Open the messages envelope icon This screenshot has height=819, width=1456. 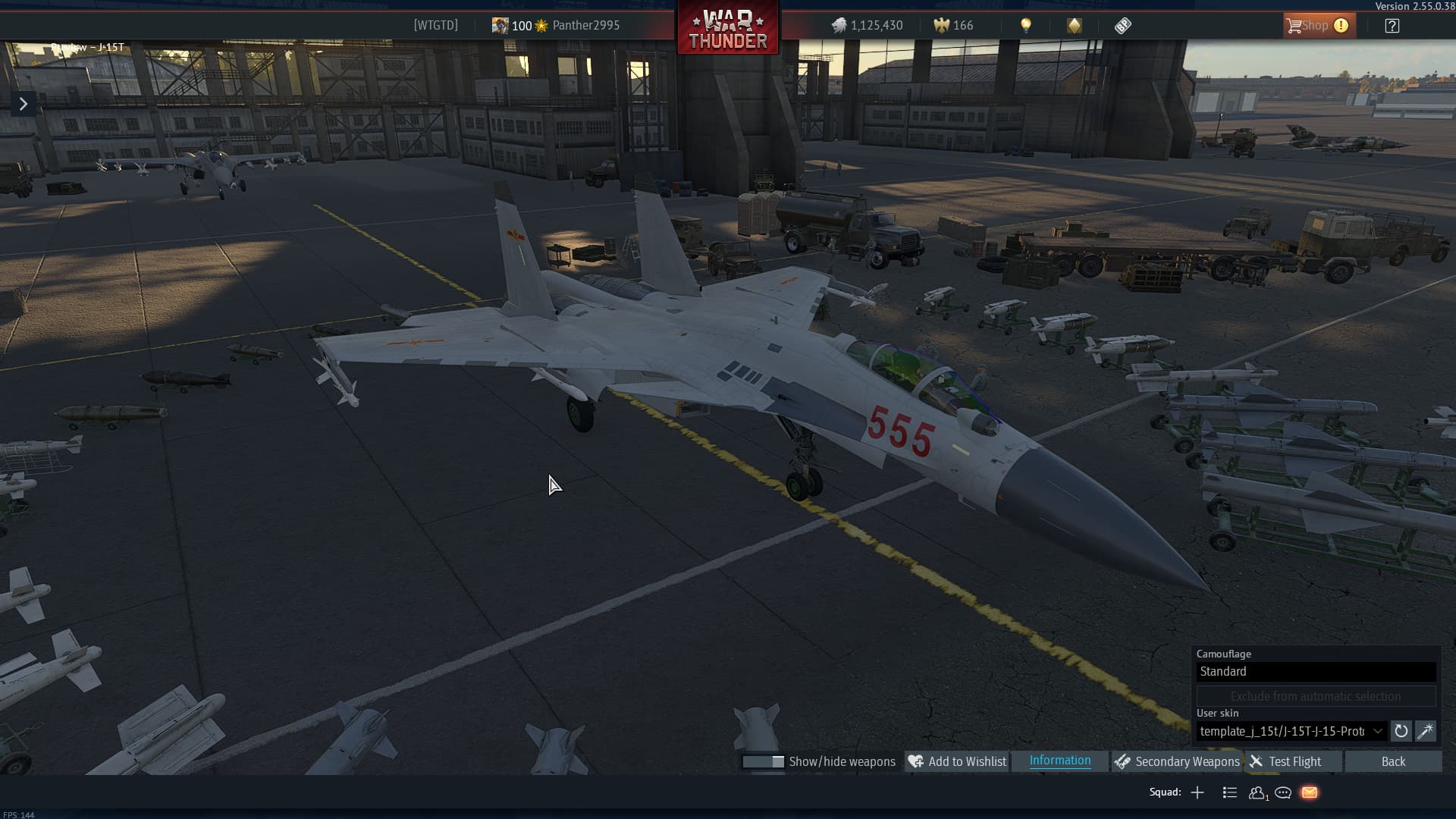1310,792
